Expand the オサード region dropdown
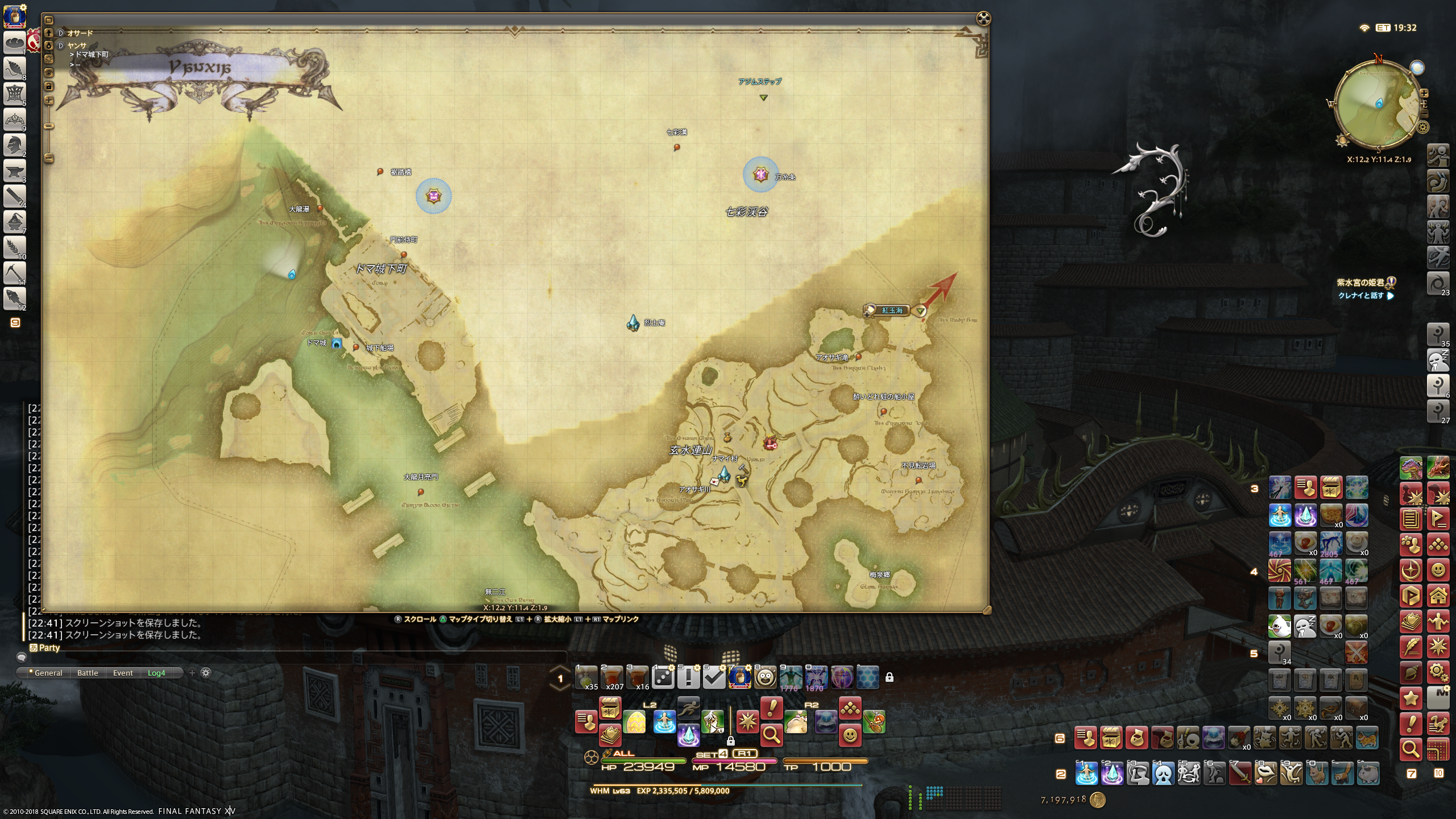1456x819 pixels. (x=61, y=33)
